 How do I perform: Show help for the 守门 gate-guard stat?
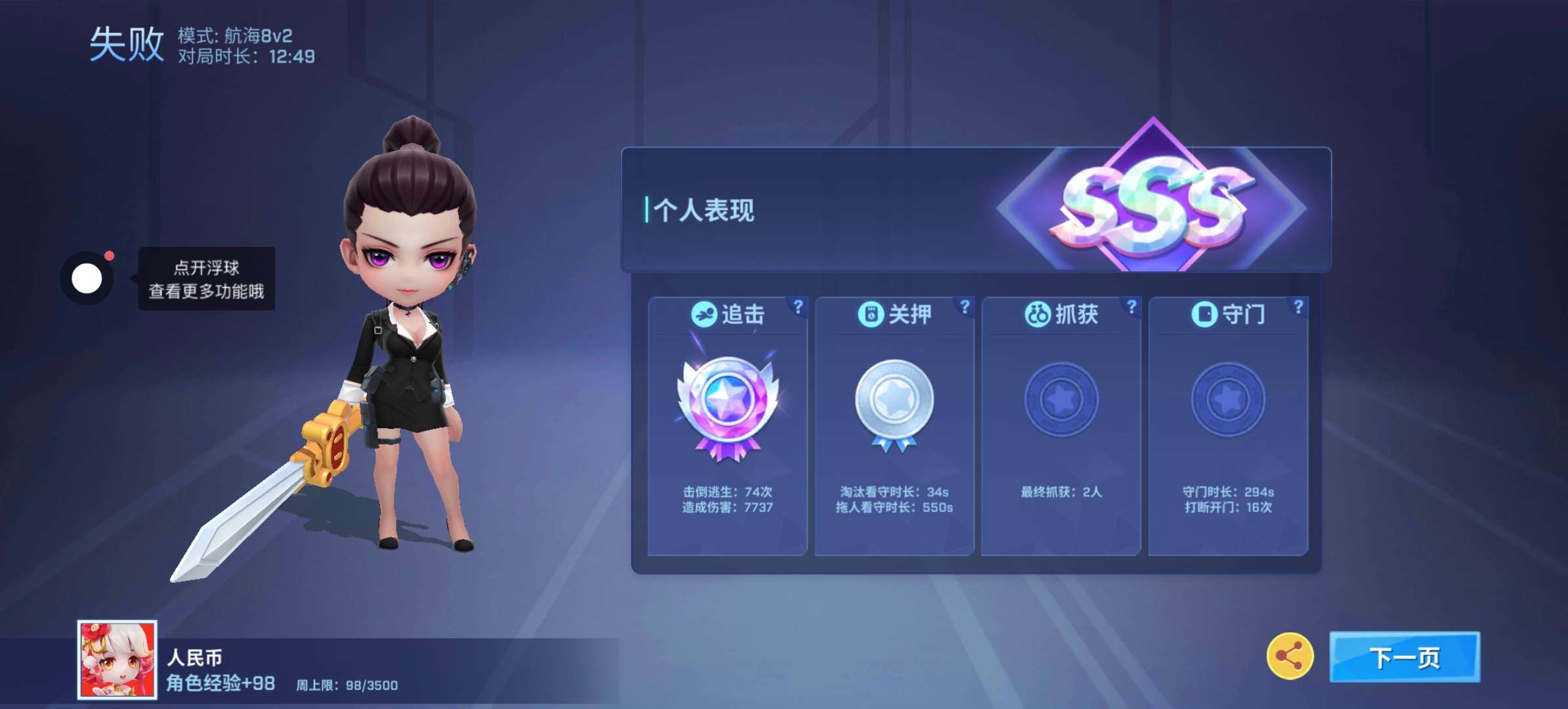[1298, 307]
